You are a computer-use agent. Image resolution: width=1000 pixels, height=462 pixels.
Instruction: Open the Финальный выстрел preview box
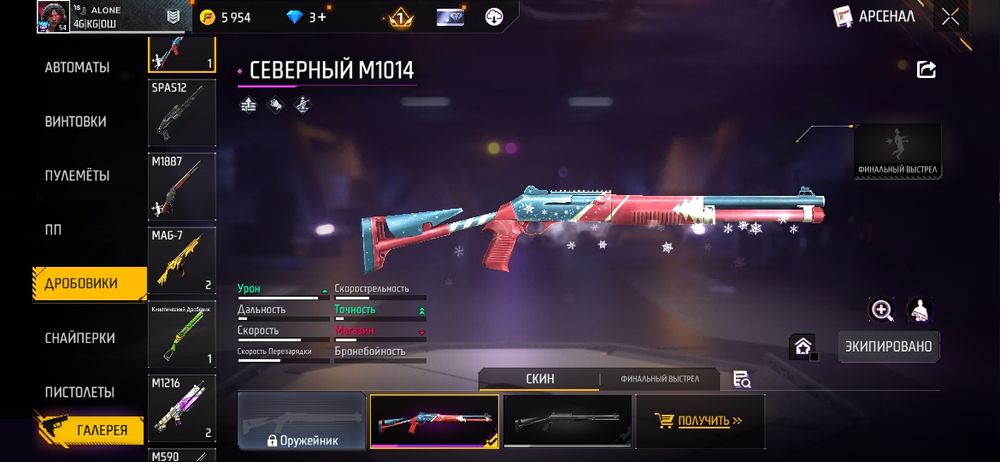tap(897, 151)
